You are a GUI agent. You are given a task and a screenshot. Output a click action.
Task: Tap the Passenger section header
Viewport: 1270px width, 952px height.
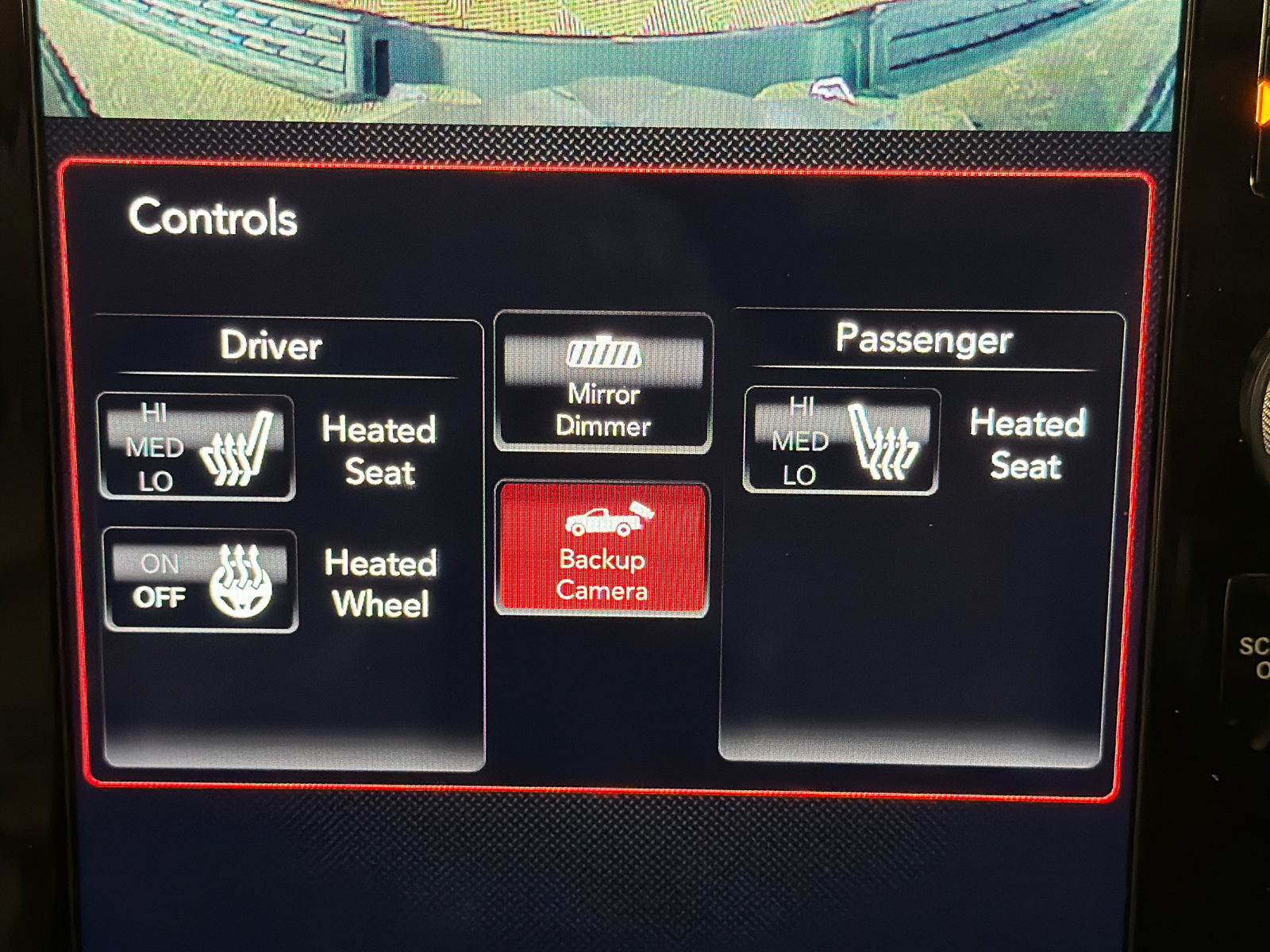(x=925, y=339)
